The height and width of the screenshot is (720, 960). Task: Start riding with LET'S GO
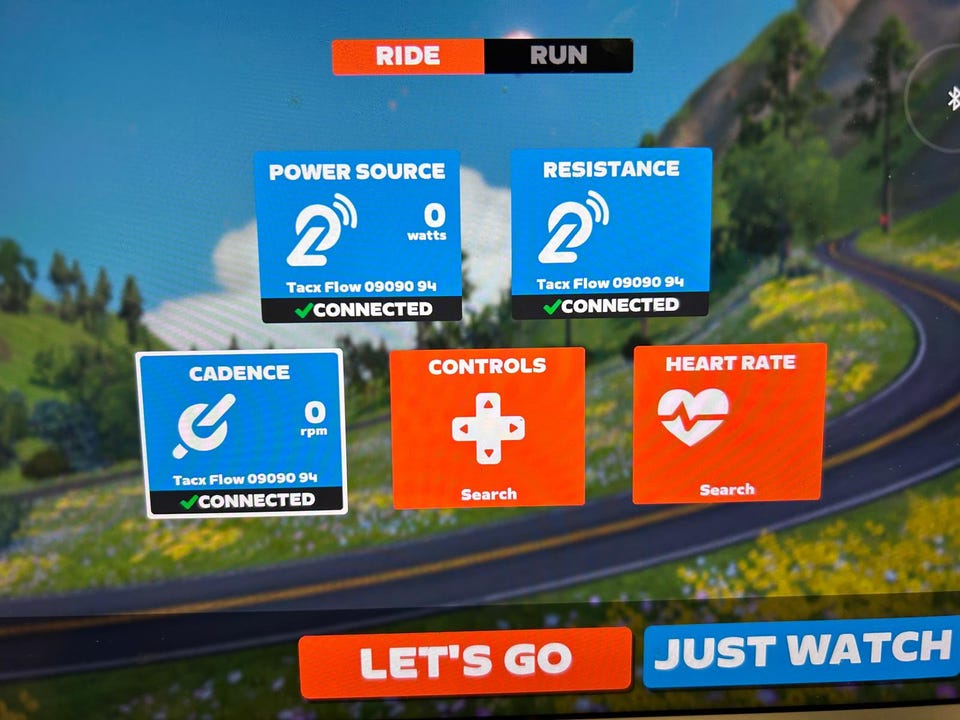pos(465,661)
